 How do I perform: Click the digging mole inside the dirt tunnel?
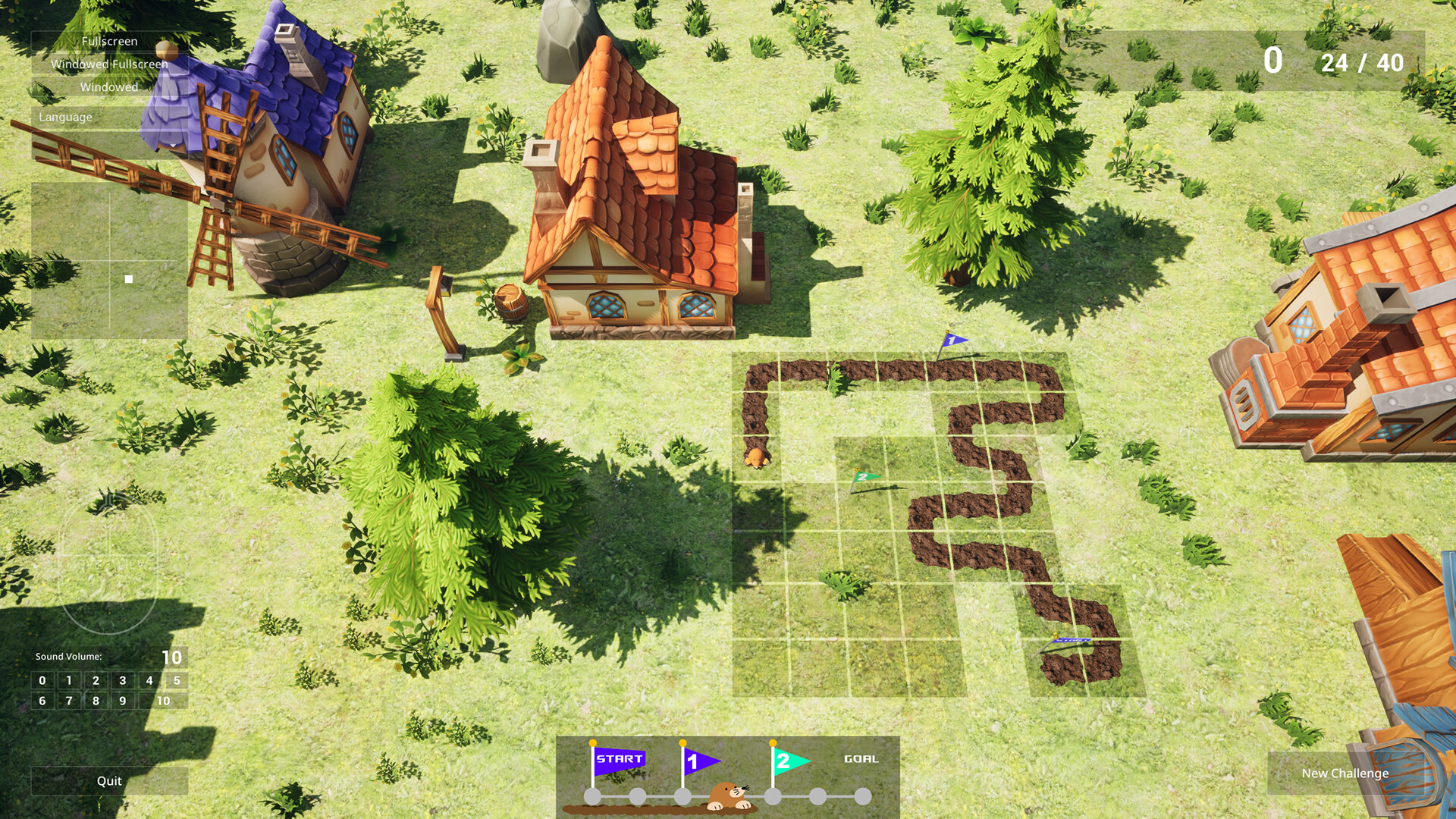point(756,456)
